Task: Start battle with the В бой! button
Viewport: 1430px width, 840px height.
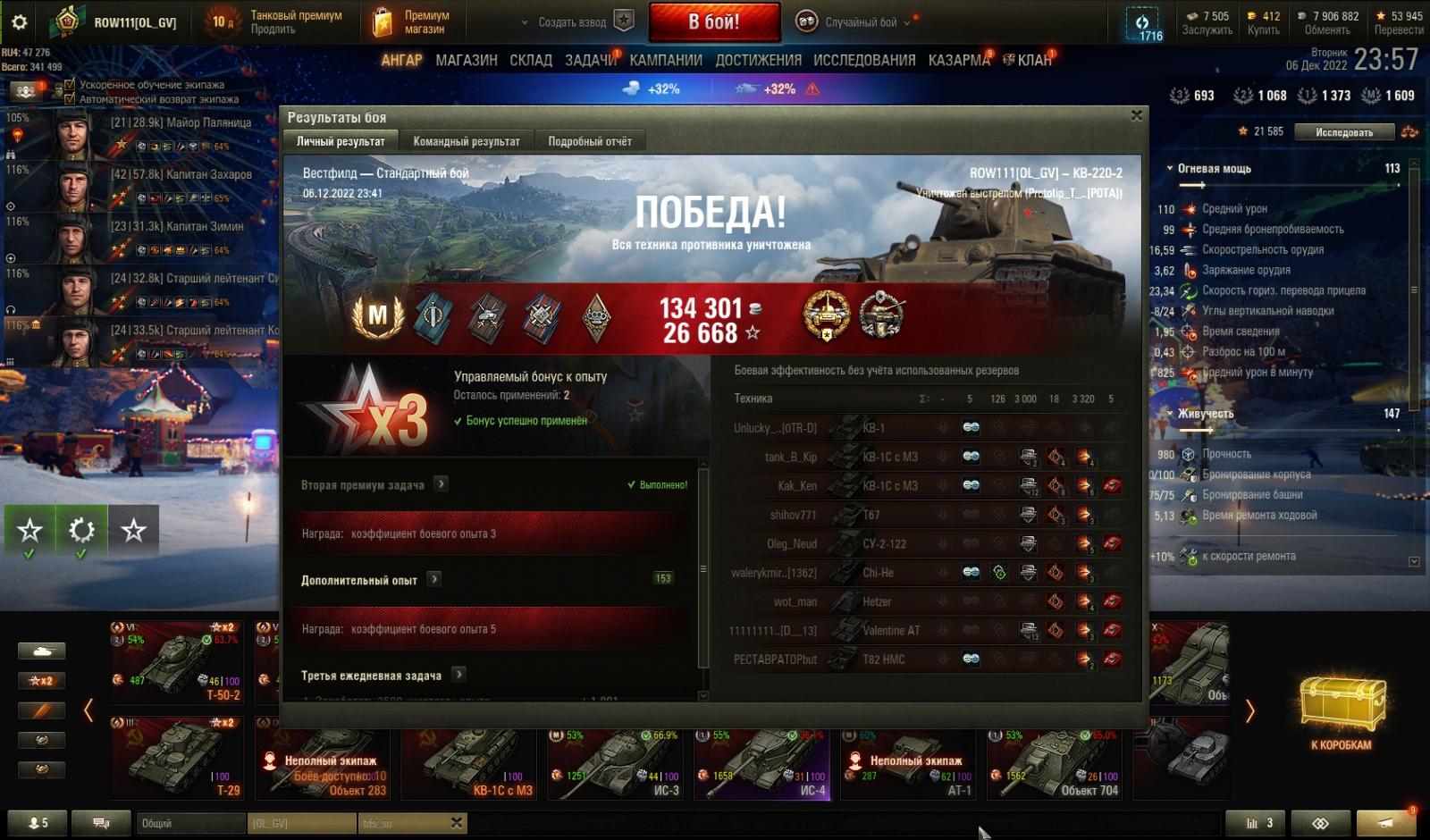Action: pos(713,22)
